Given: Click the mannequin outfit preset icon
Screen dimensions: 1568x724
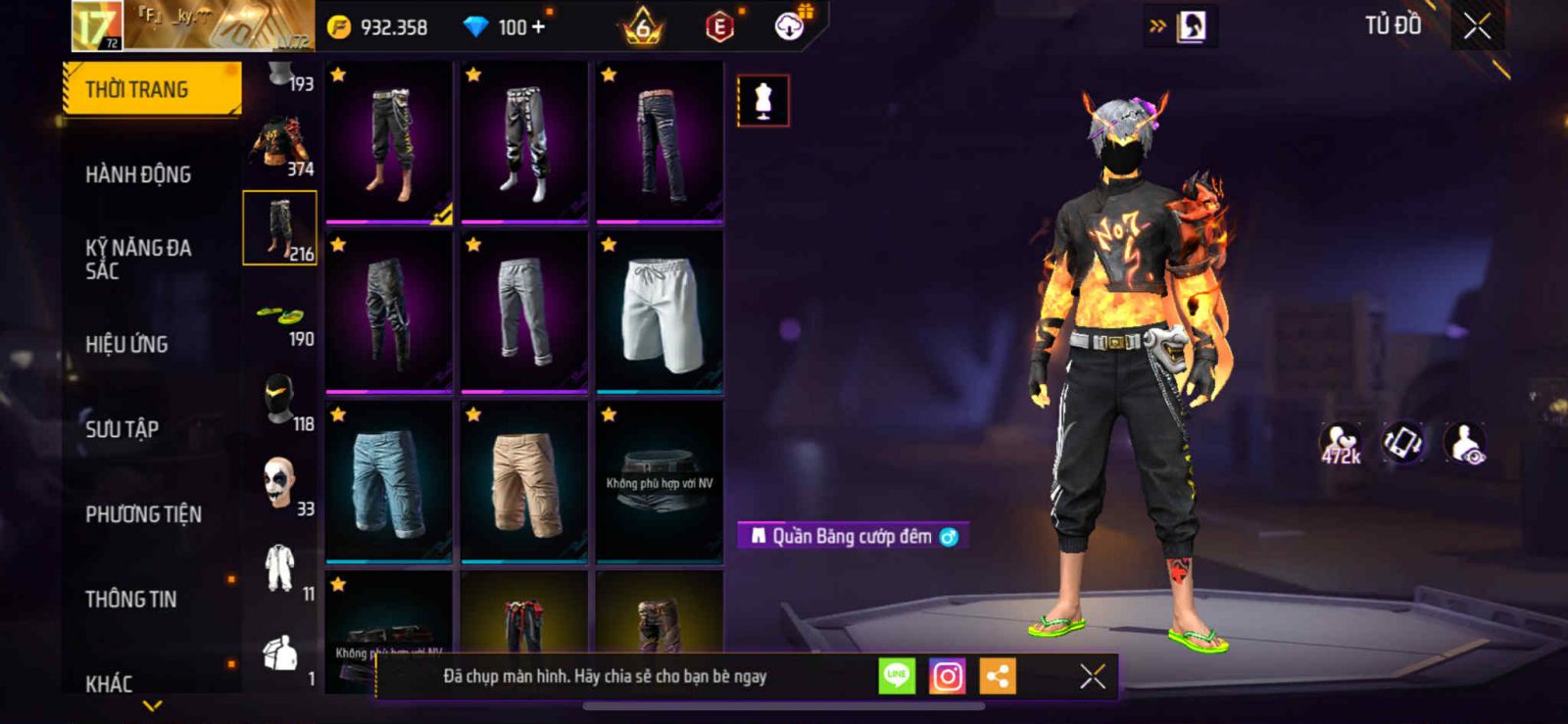Looking at the screenshot, I should click(762, 100).
